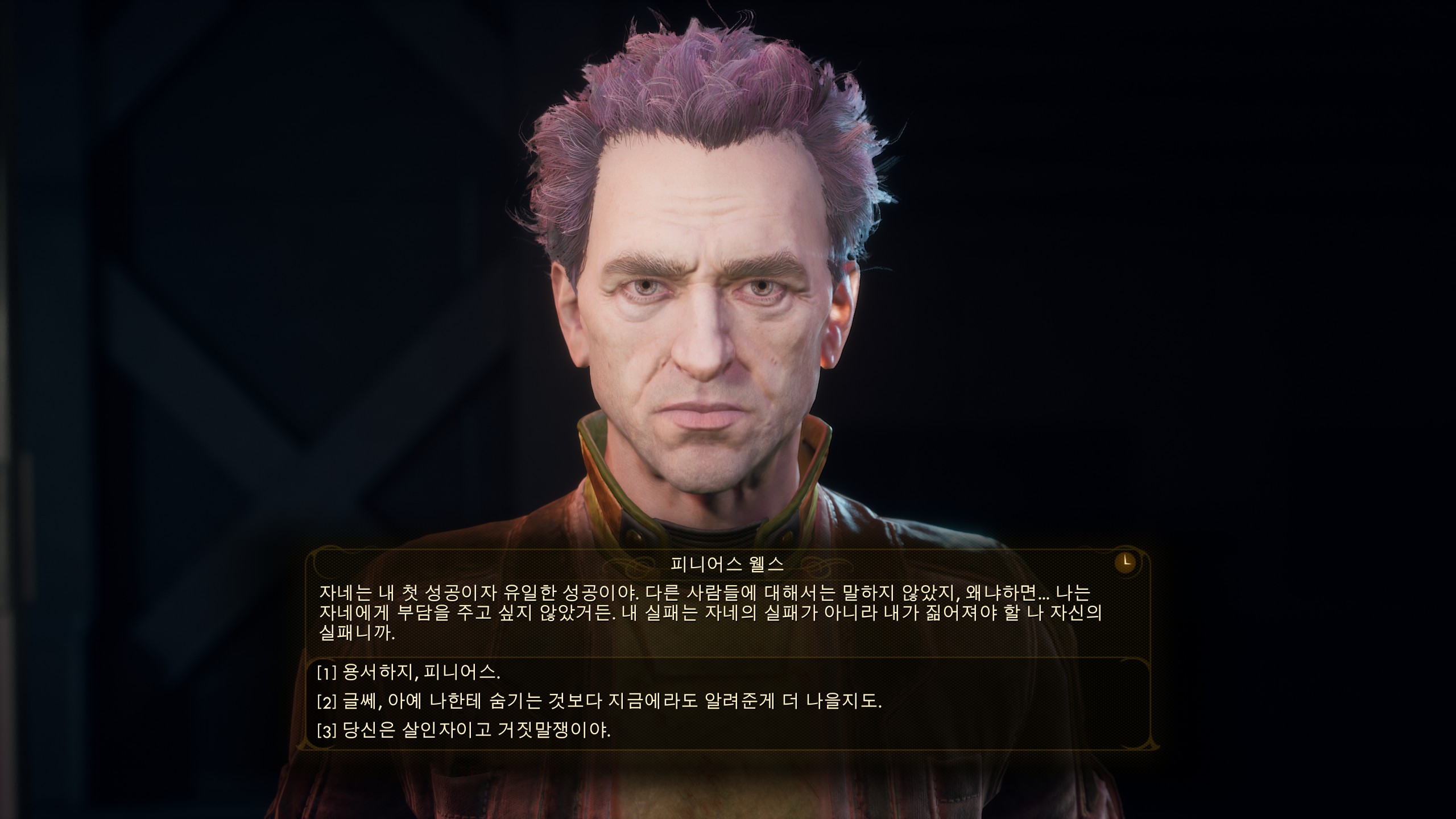
Task: Pick reply "당신은 살인자이고 거짓말쟁이야."
Action: (x=464, y=730)
